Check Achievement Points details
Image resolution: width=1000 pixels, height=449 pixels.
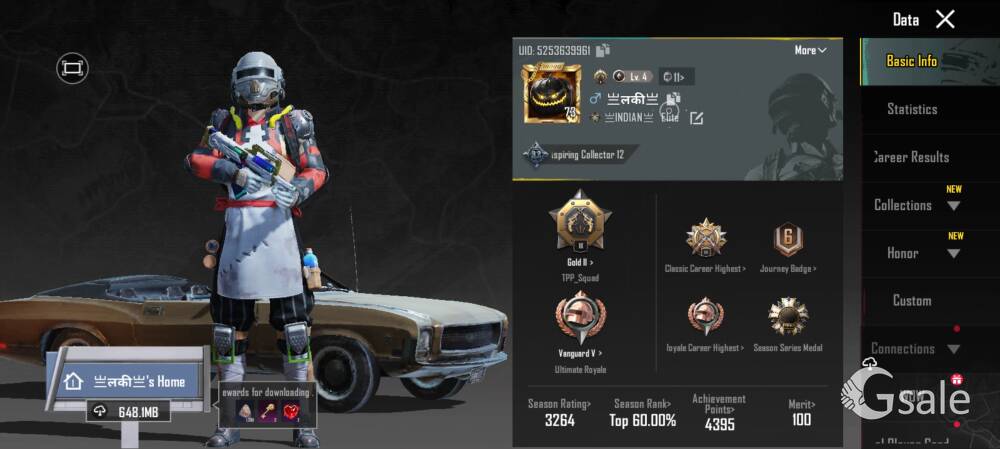pos(719,413)
